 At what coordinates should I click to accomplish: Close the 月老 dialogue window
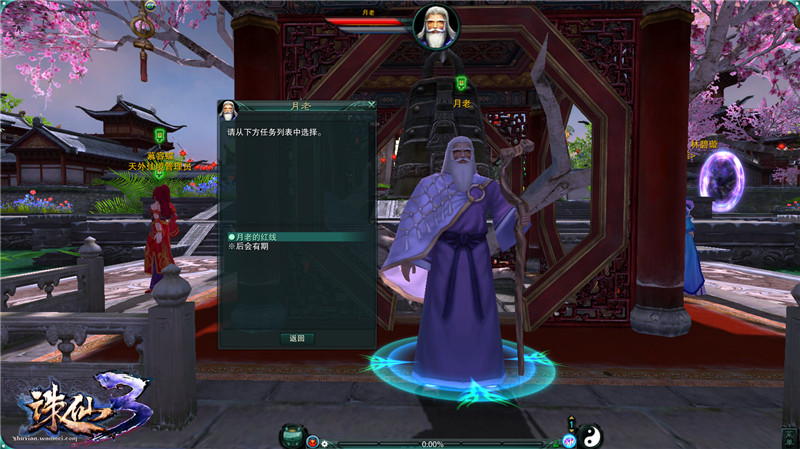coord(372,104)
